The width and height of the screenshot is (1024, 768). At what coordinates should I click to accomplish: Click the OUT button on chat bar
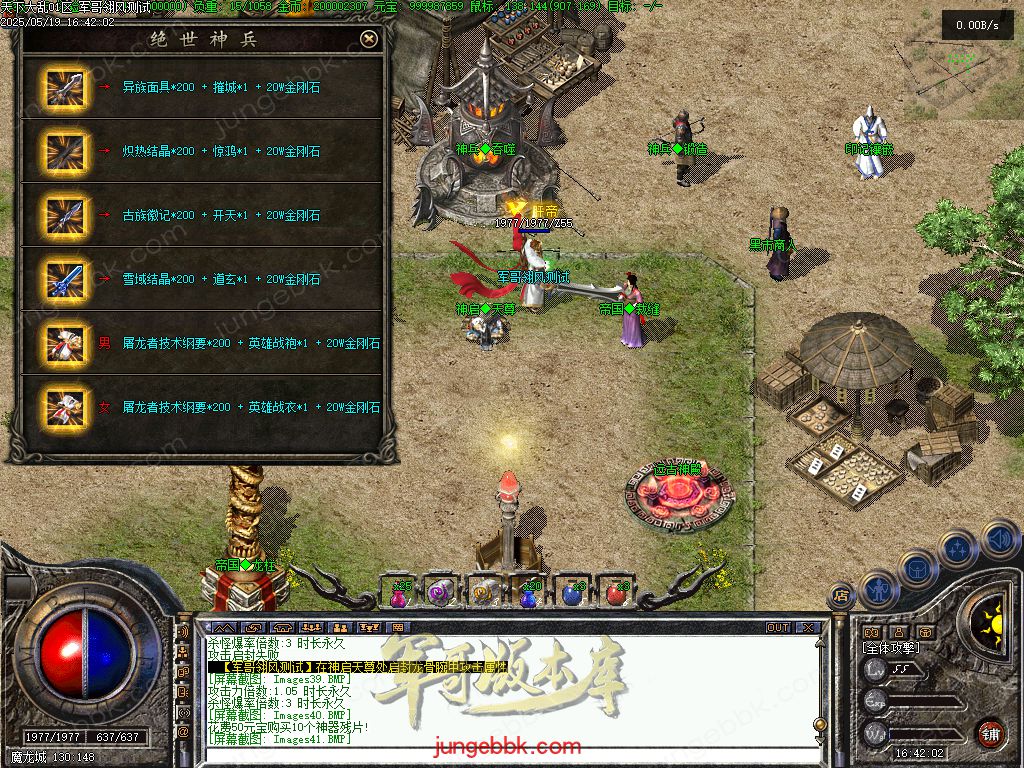778,628
